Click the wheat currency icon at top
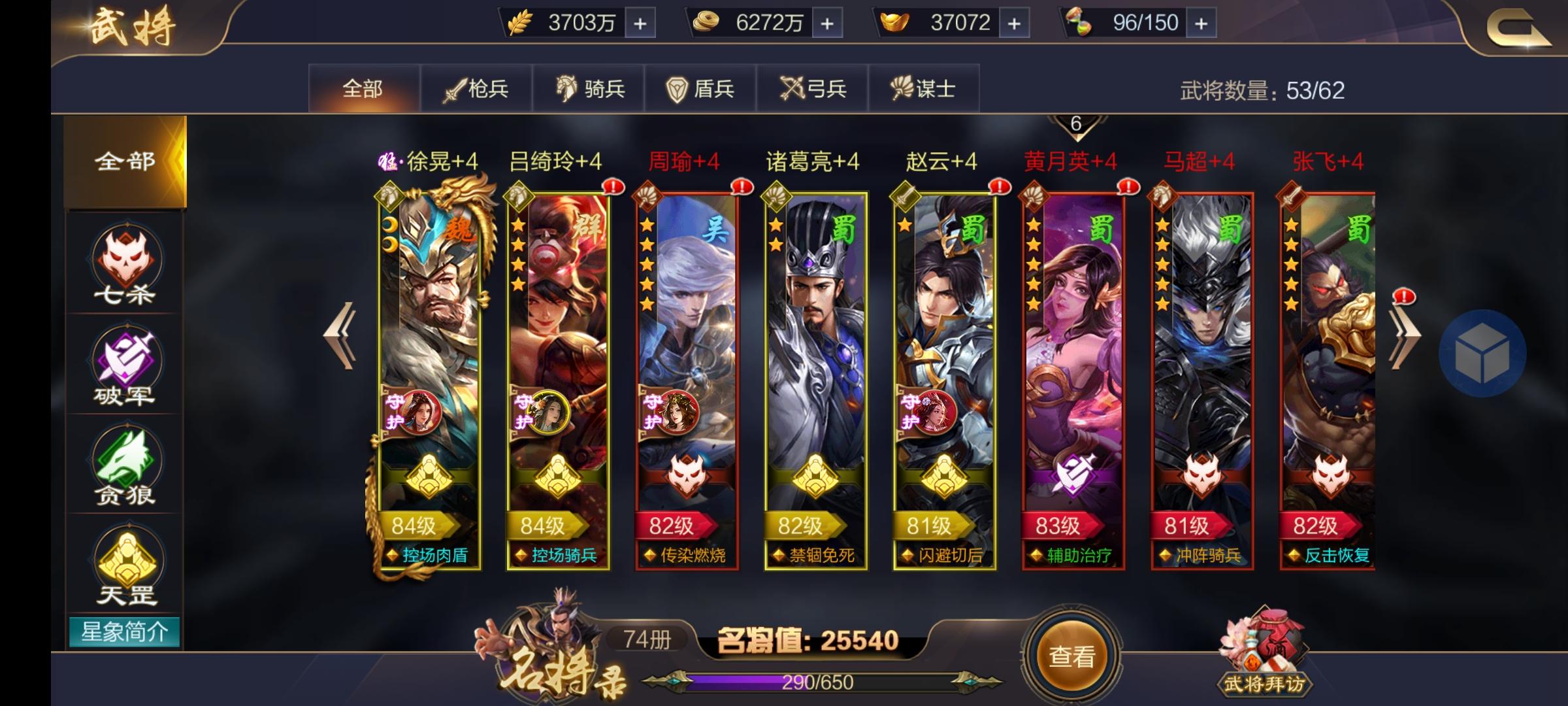 [519, 23]
